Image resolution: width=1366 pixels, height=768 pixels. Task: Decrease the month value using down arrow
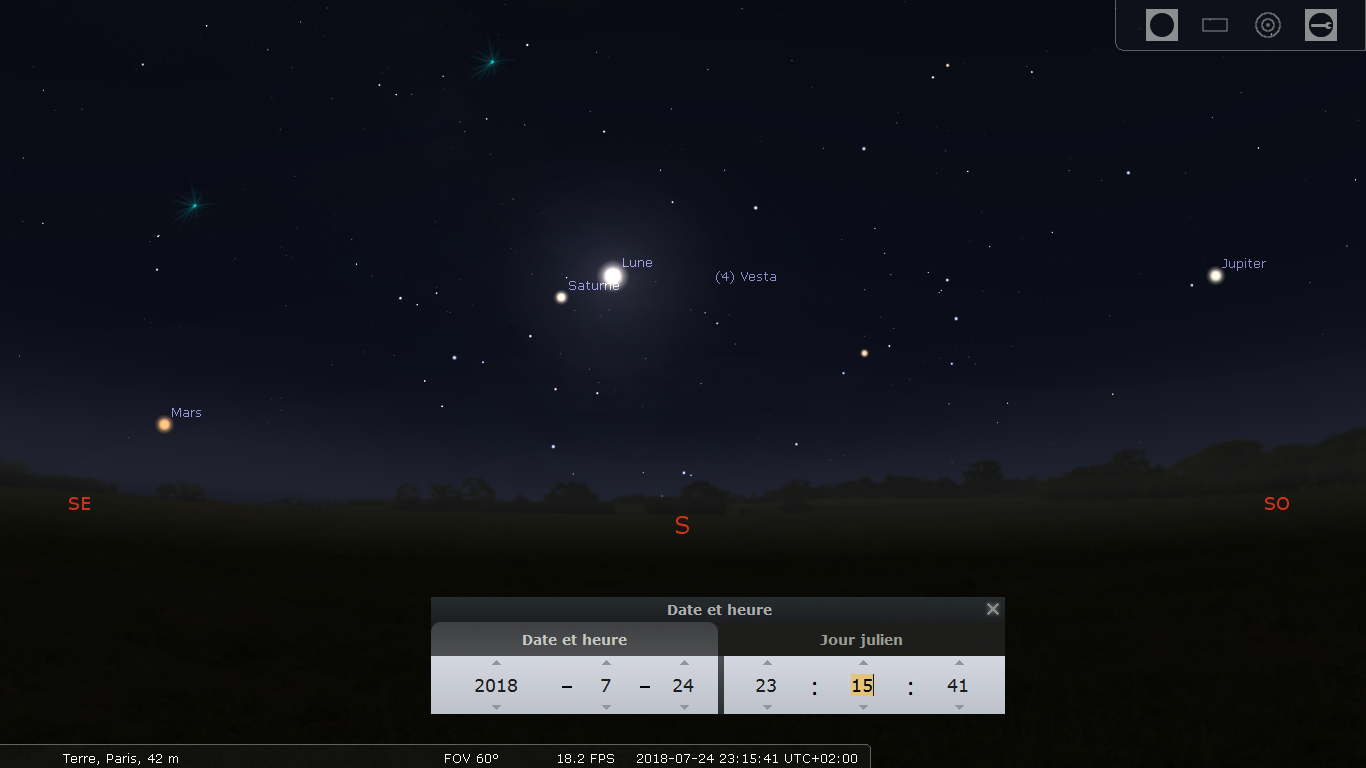[x=606, y=707]
